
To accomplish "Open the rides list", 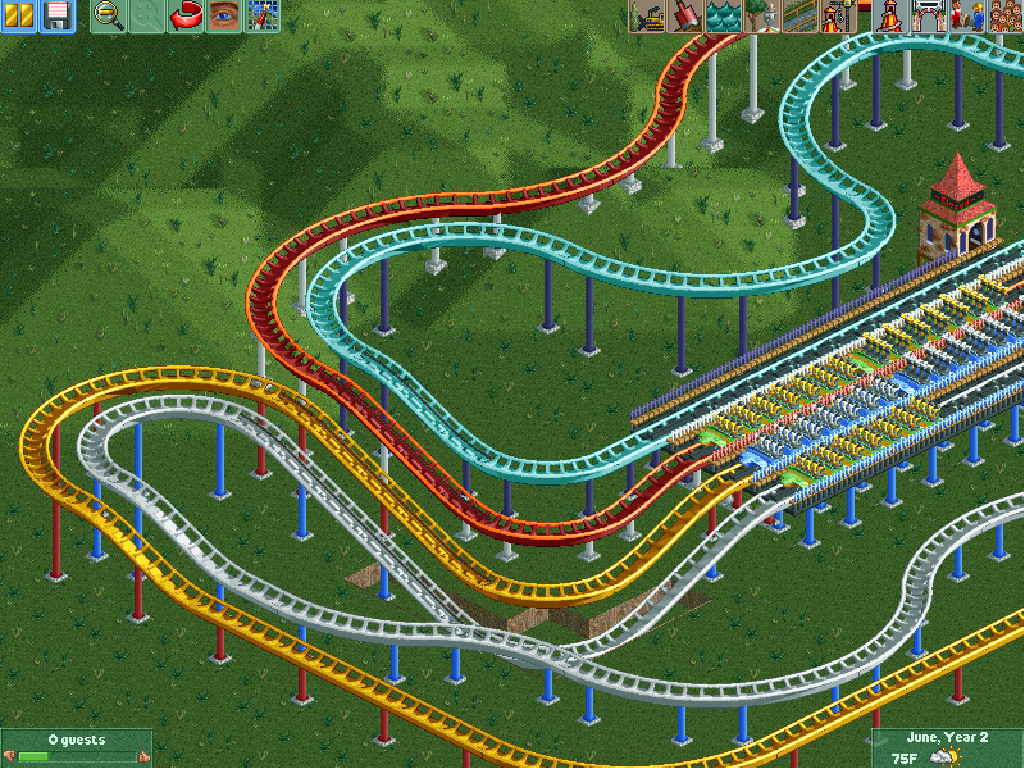I will point(890,16).
